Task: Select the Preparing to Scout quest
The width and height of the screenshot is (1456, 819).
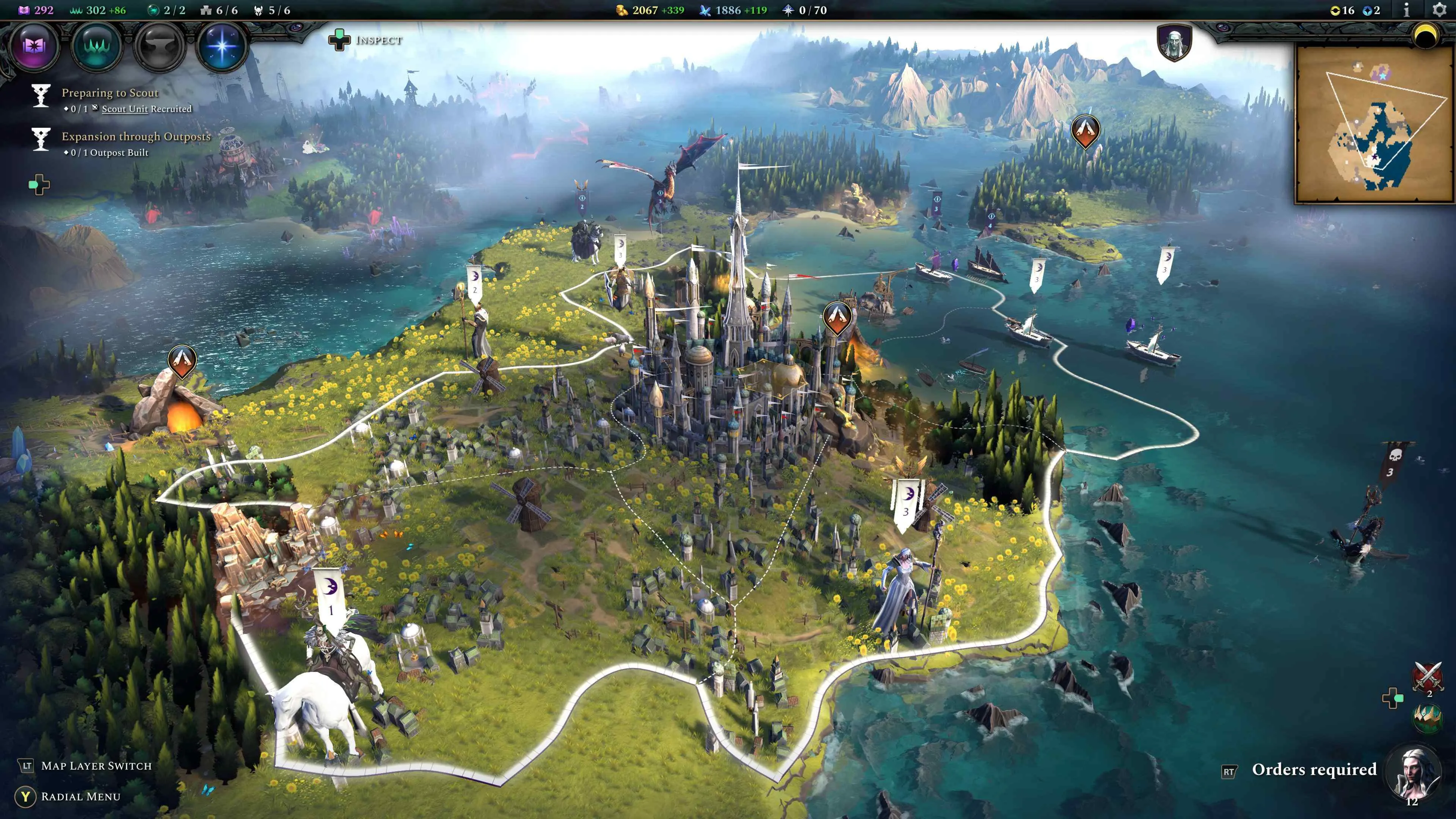Action: (x=110, y=93)
